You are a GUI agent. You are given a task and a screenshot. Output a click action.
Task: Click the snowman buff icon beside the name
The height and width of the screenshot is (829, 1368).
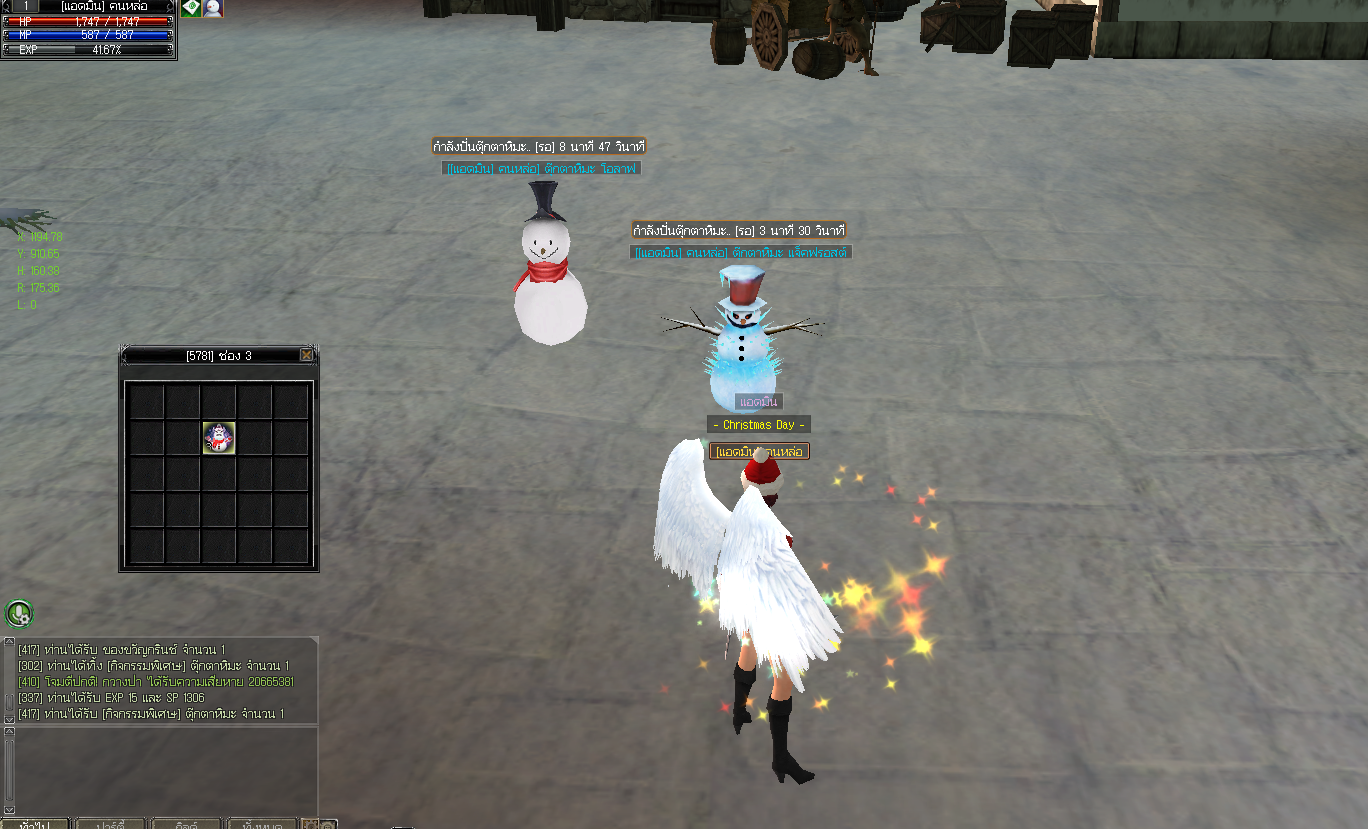click(213, 8)
